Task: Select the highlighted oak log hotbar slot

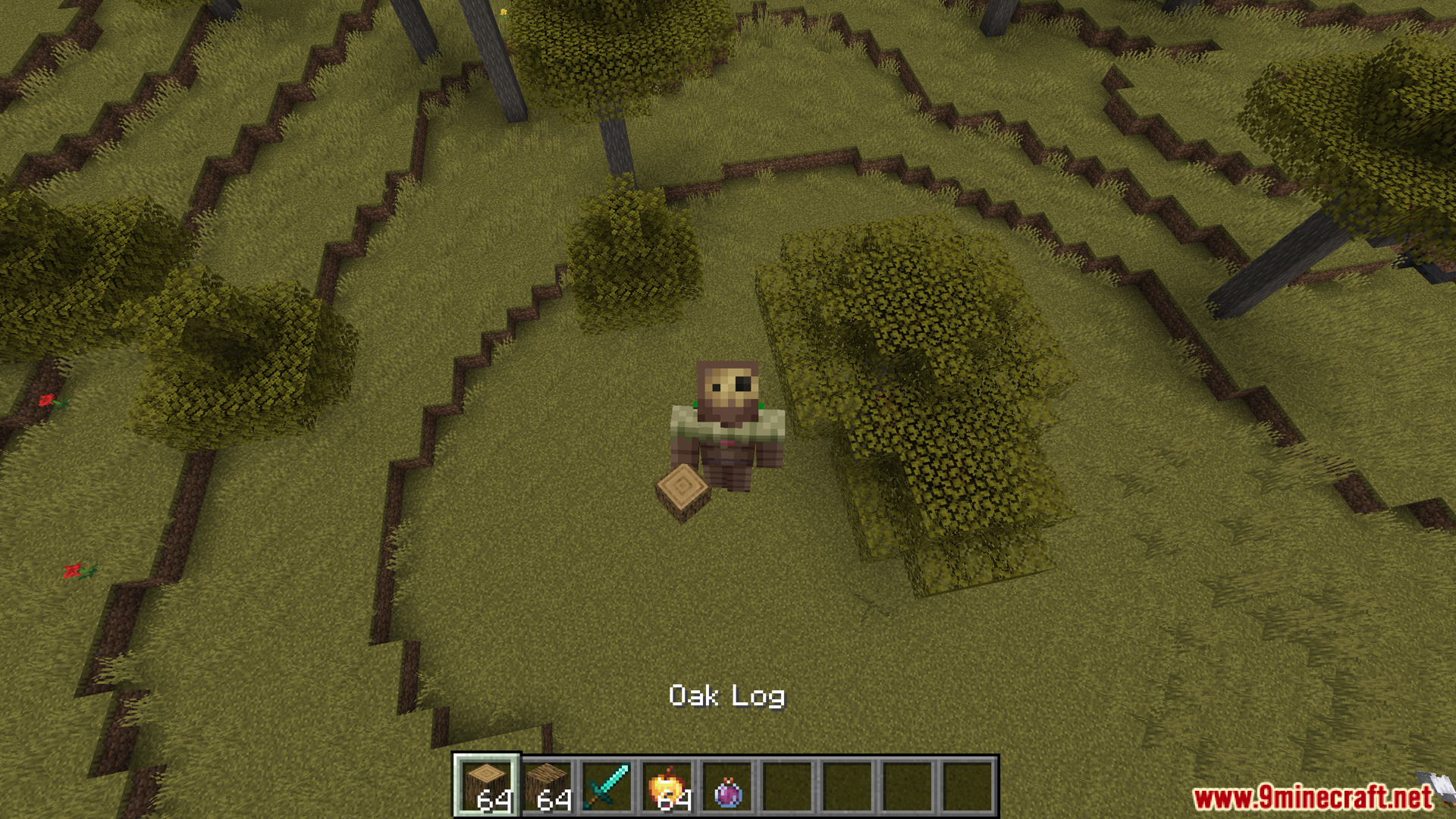Action: pyautogui.click(x=486, y=786)
